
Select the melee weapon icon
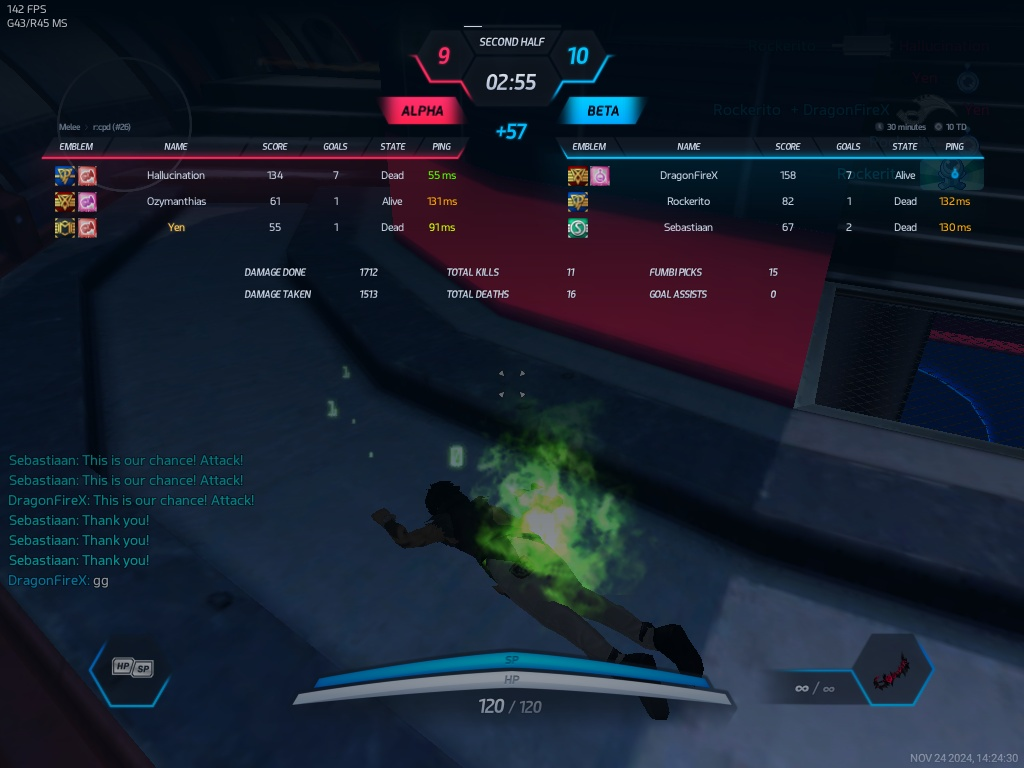tap(890, 682)
